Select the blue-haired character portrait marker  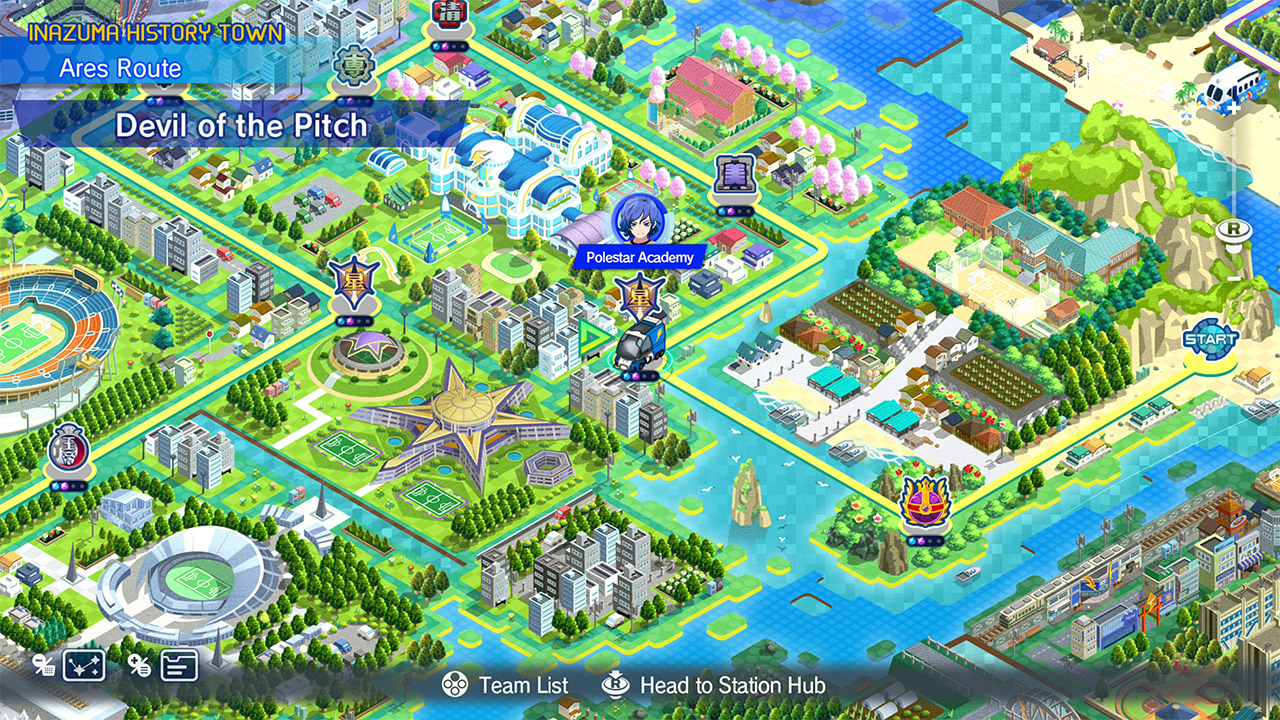click(x=639, y=217)
